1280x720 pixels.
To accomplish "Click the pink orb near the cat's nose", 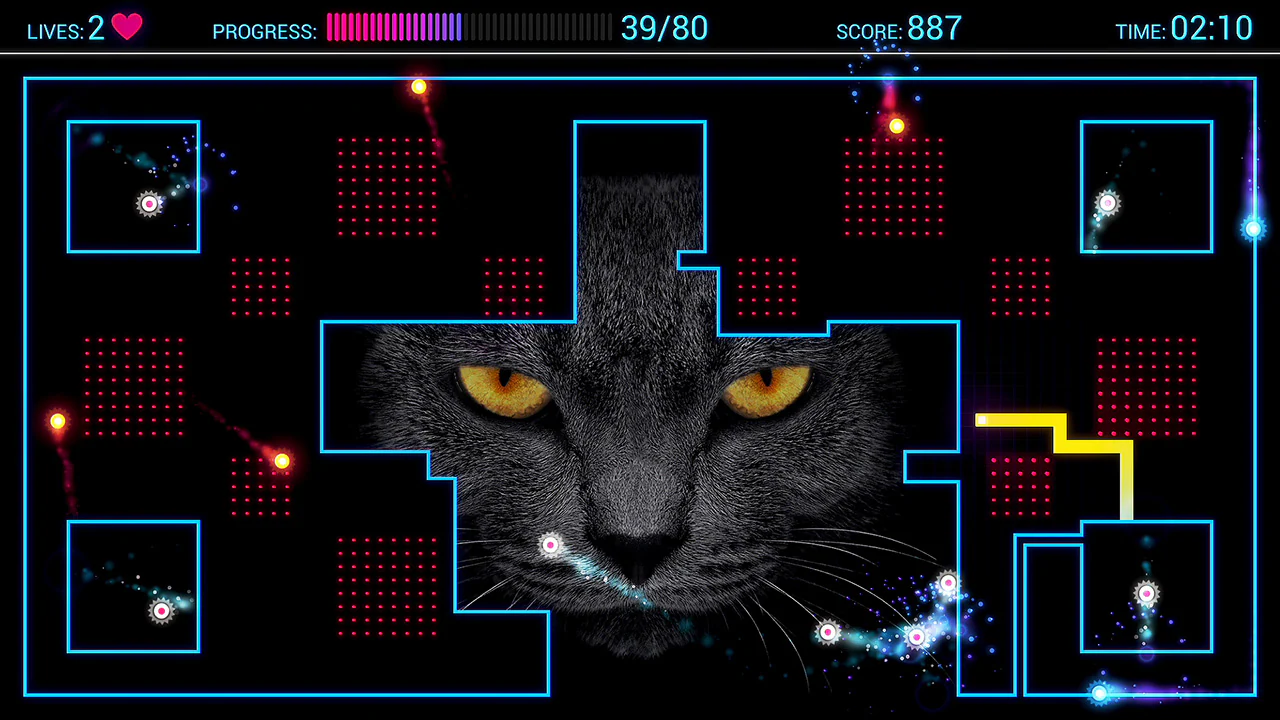I will click(550, 545).
